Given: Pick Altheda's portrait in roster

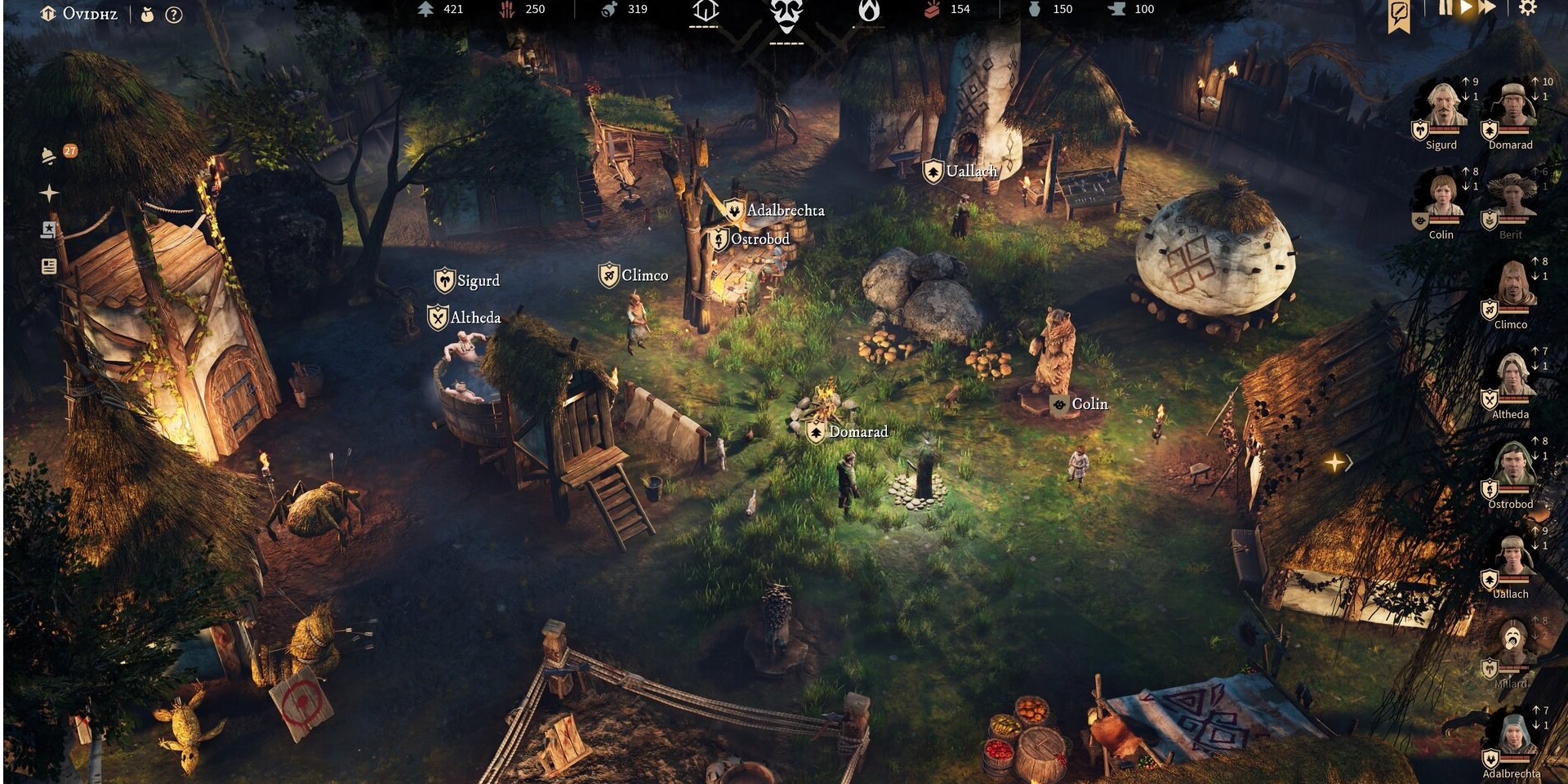Looking at the screenshot, I should [x=1512, y=376].
